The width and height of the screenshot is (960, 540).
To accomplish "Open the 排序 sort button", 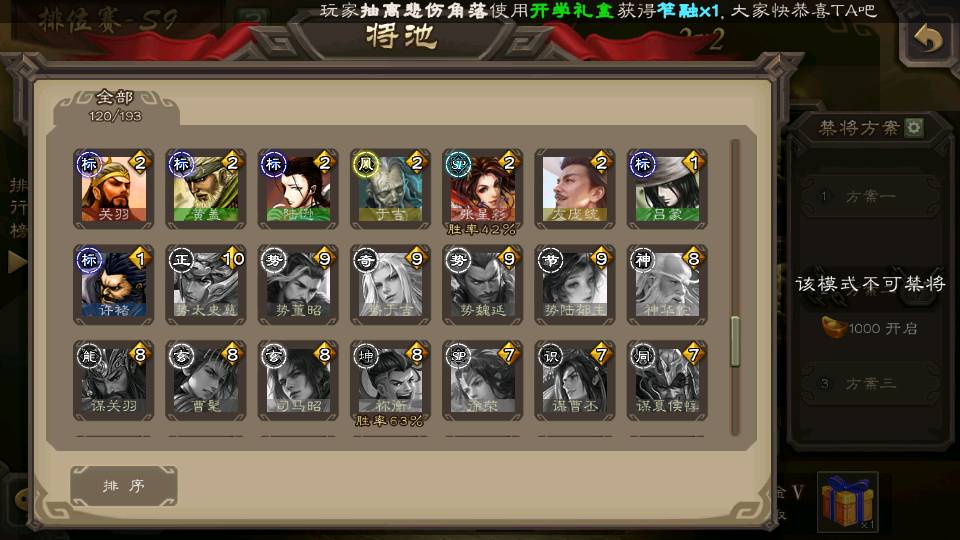I will coord(124,486).
